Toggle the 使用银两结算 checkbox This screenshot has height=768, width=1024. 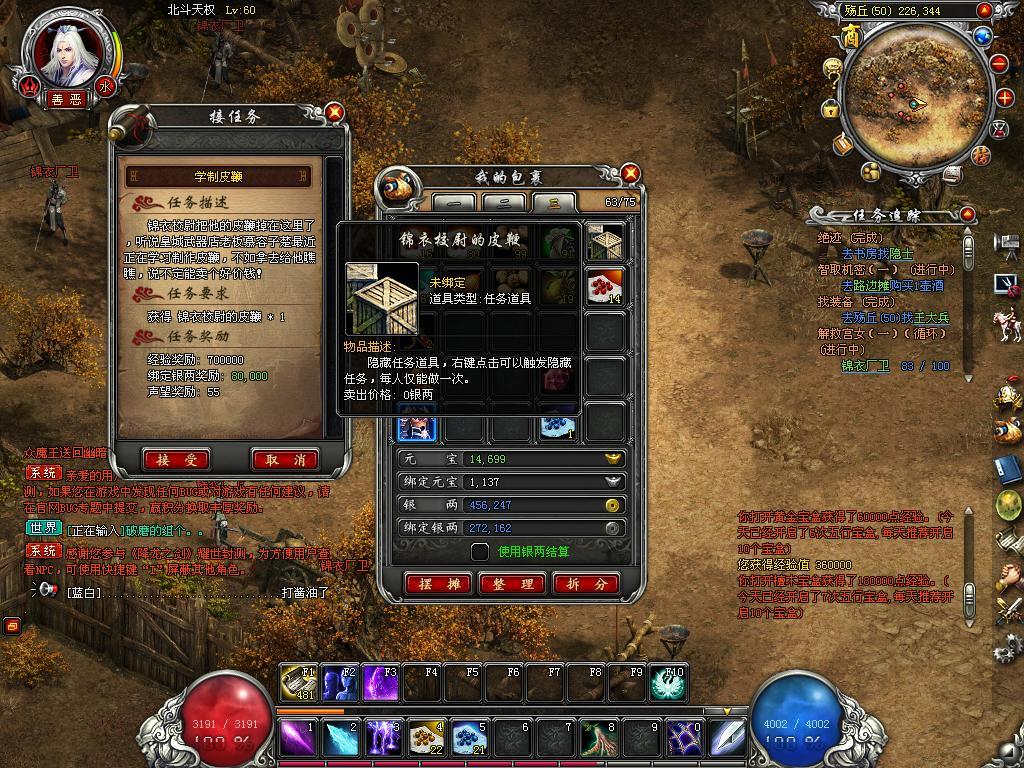click(x=480, y=551)
